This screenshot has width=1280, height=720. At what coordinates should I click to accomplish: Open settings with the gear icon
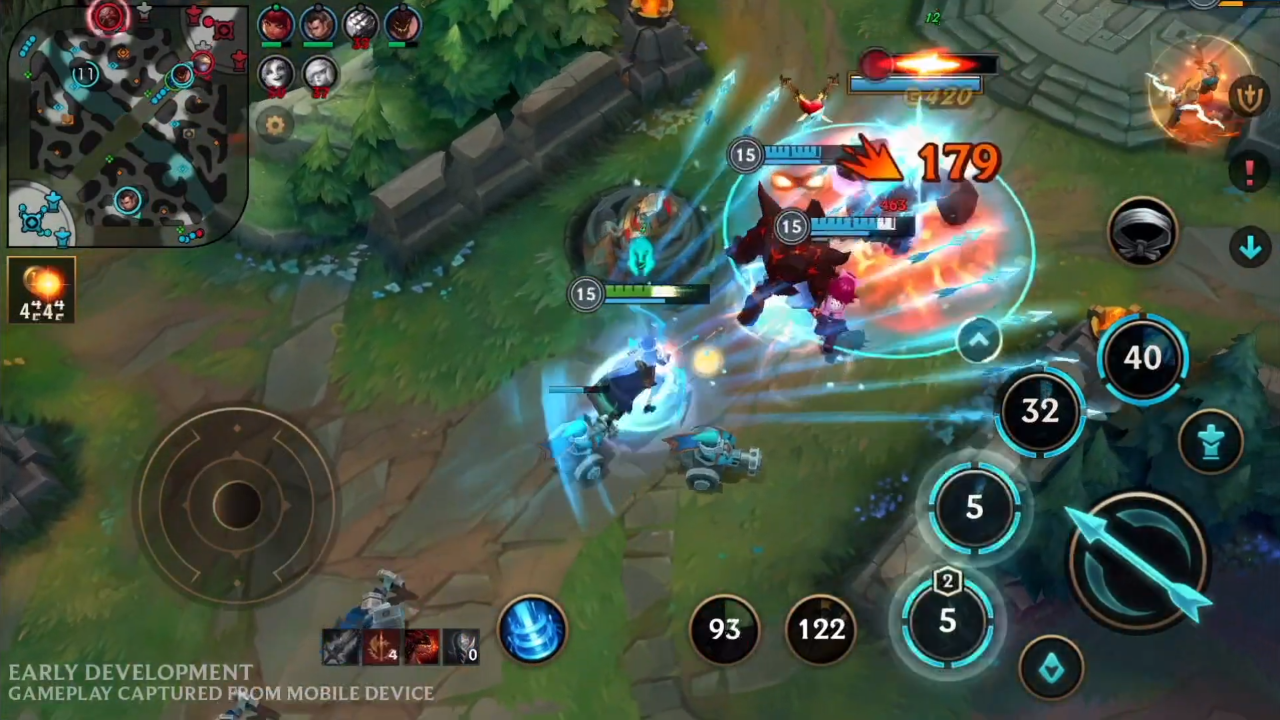click(x=275, y=125)
